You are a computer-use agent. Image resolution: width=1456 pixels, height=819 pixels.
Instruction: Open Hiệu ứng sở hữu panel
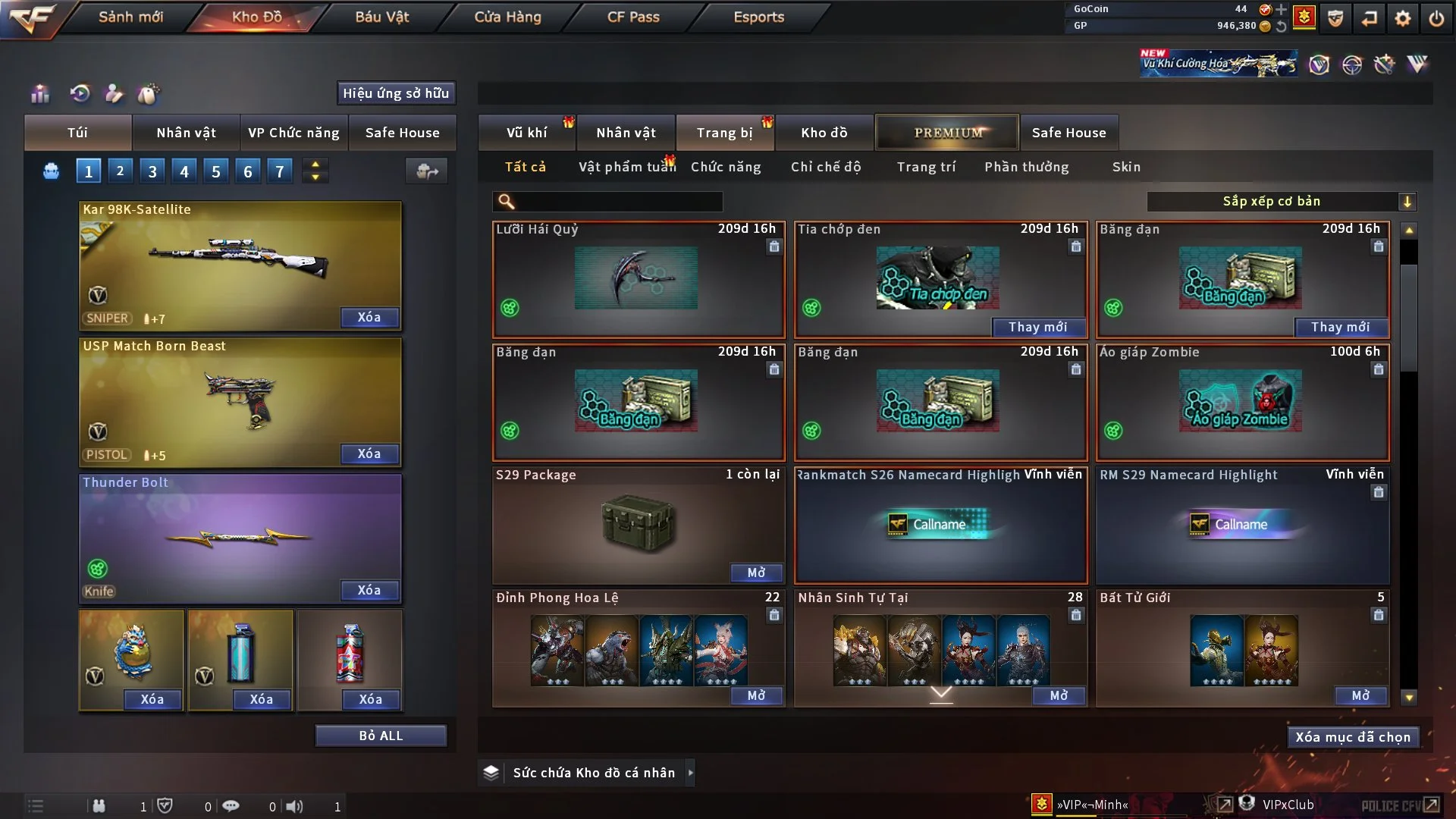click(x=395, y=93)
